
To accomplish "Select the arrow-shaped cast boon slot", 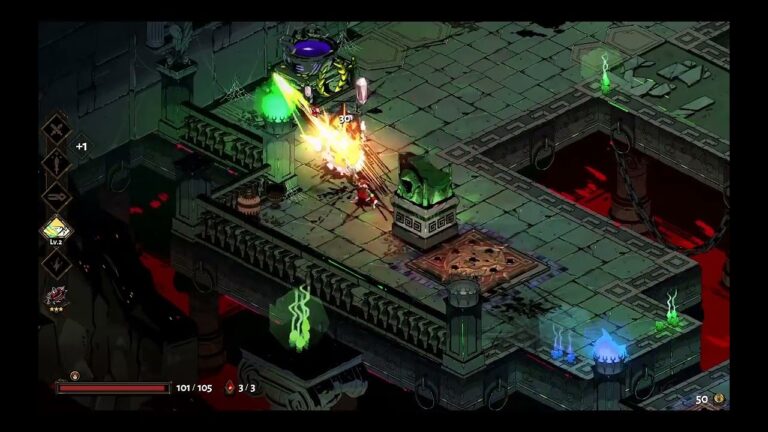I will (55, 195).
